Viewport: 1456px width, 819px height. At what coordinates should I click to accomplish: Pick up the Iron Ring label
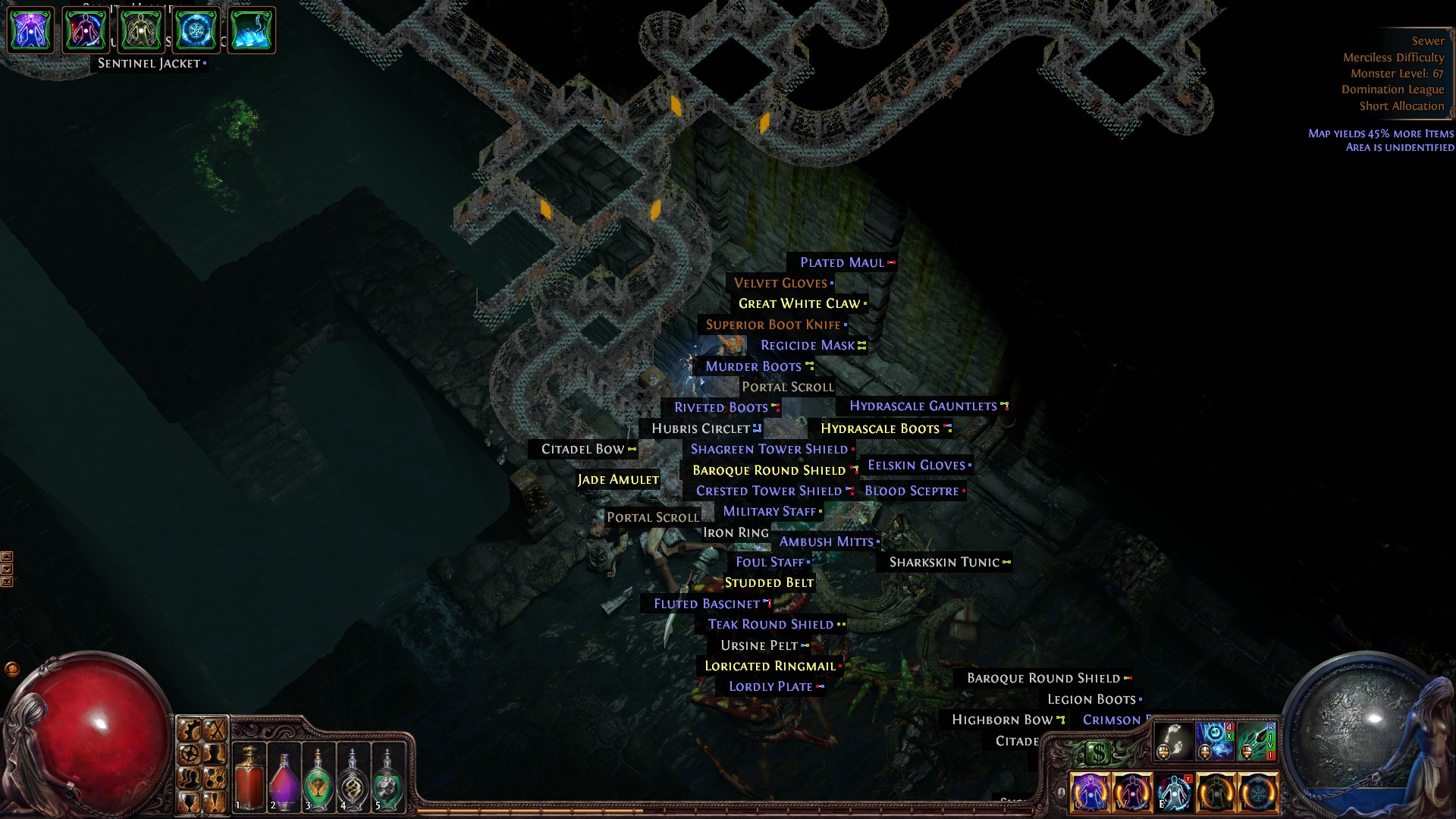(736, 533)
